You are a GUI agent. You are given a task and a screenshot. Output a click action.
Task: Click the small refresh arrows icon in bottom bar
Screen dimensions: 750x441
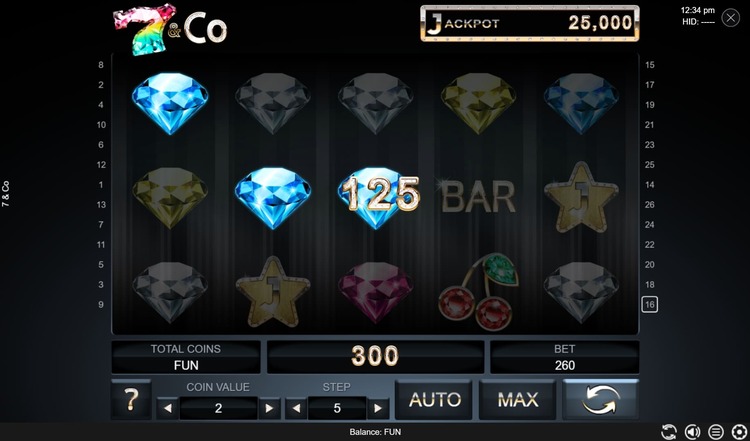pyautogui.click(x=668, y=432)
